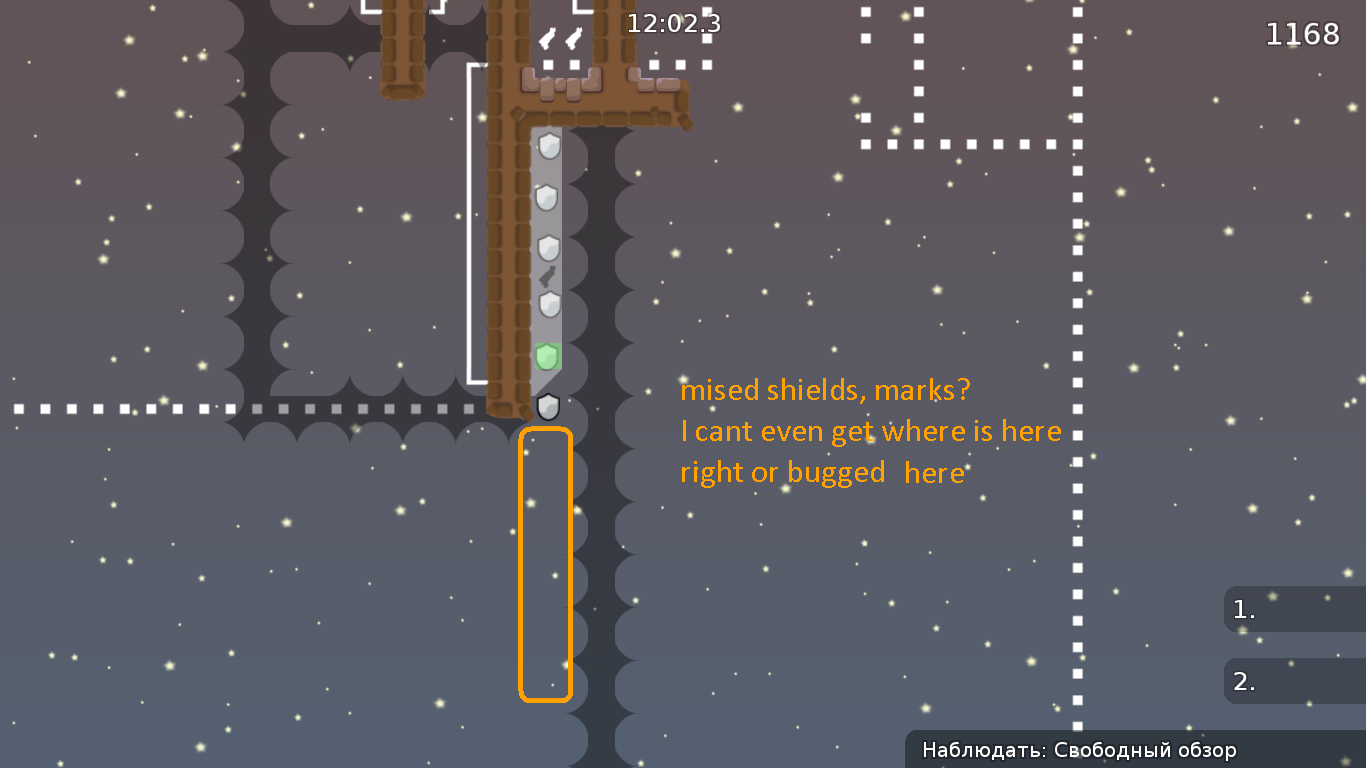
Task: Click the fourth gray shield icon
Action: [x=547, y=303]
